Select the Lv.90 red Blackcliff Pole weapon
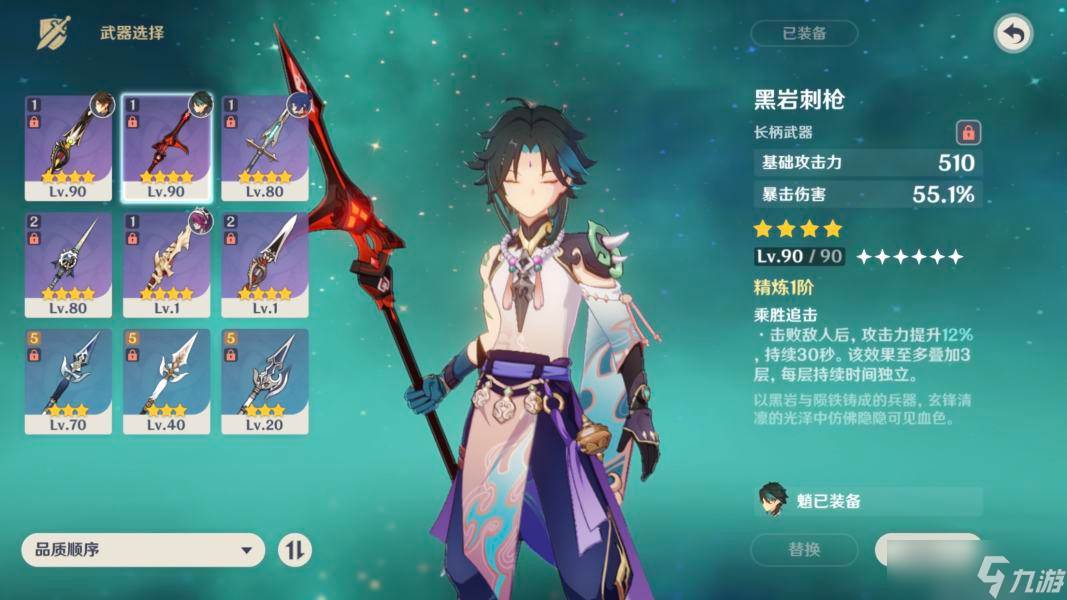The image size is (1067, 600). (x=166, y=147)
